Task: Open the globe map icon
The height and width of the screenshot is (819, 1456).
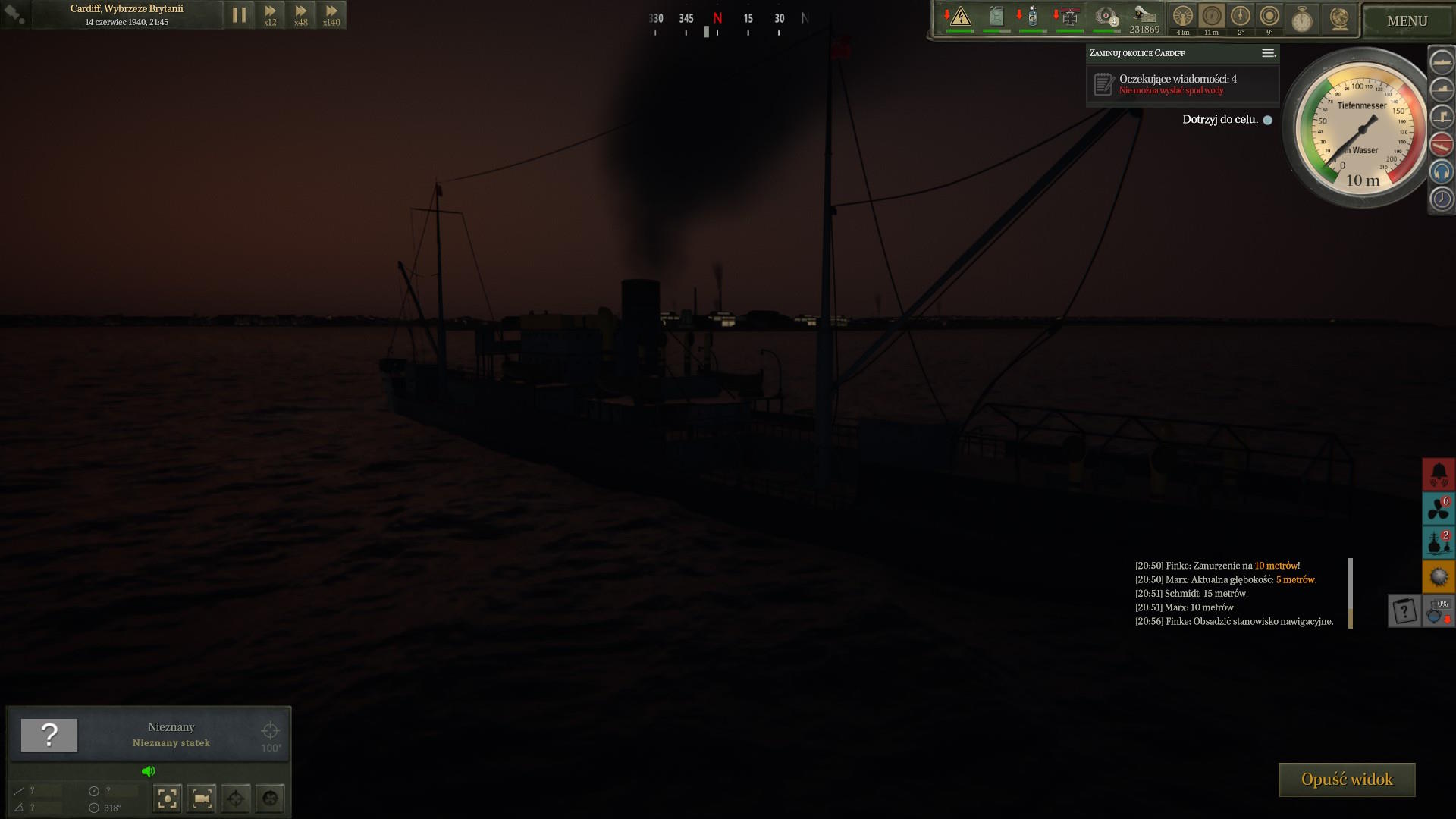Action: pyautogui.click(x=1339, y=19)
